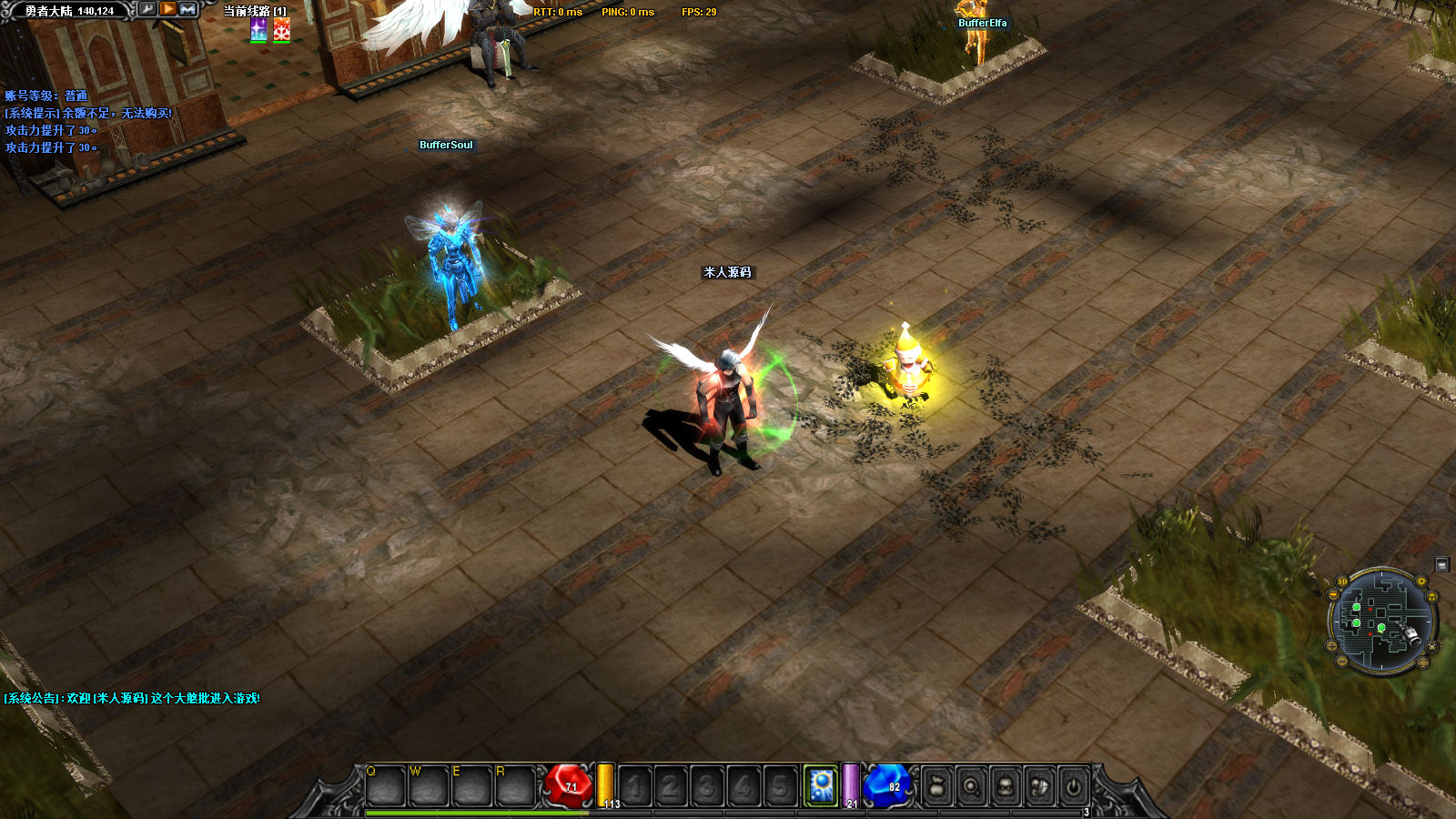Click the magnifier search icon
This screenshot has height=819, width=1456.
tap(971, 786)
